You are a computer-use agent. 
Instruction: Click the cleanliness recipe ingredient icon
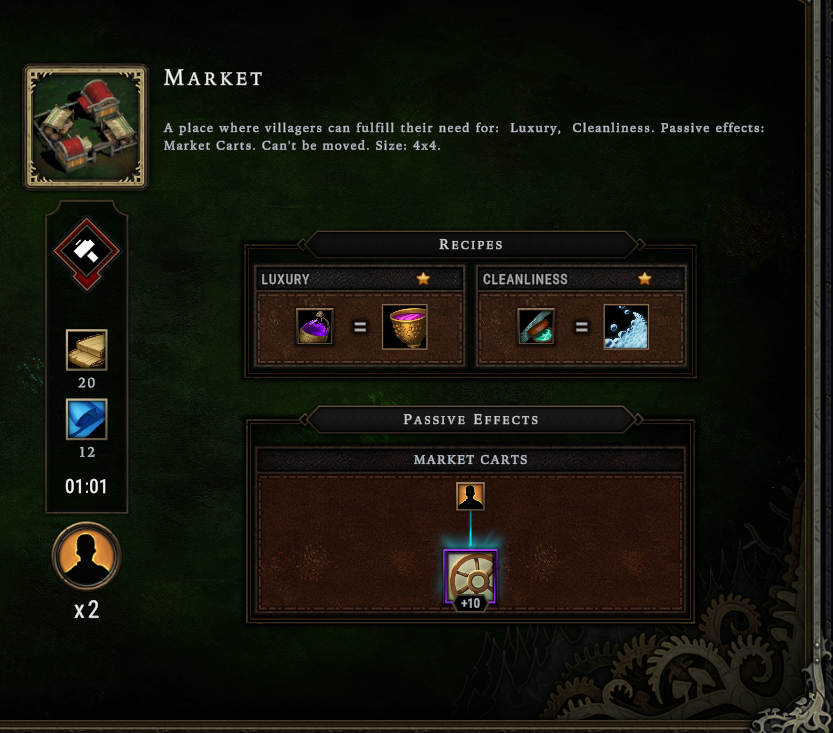[x=535, y=327]
